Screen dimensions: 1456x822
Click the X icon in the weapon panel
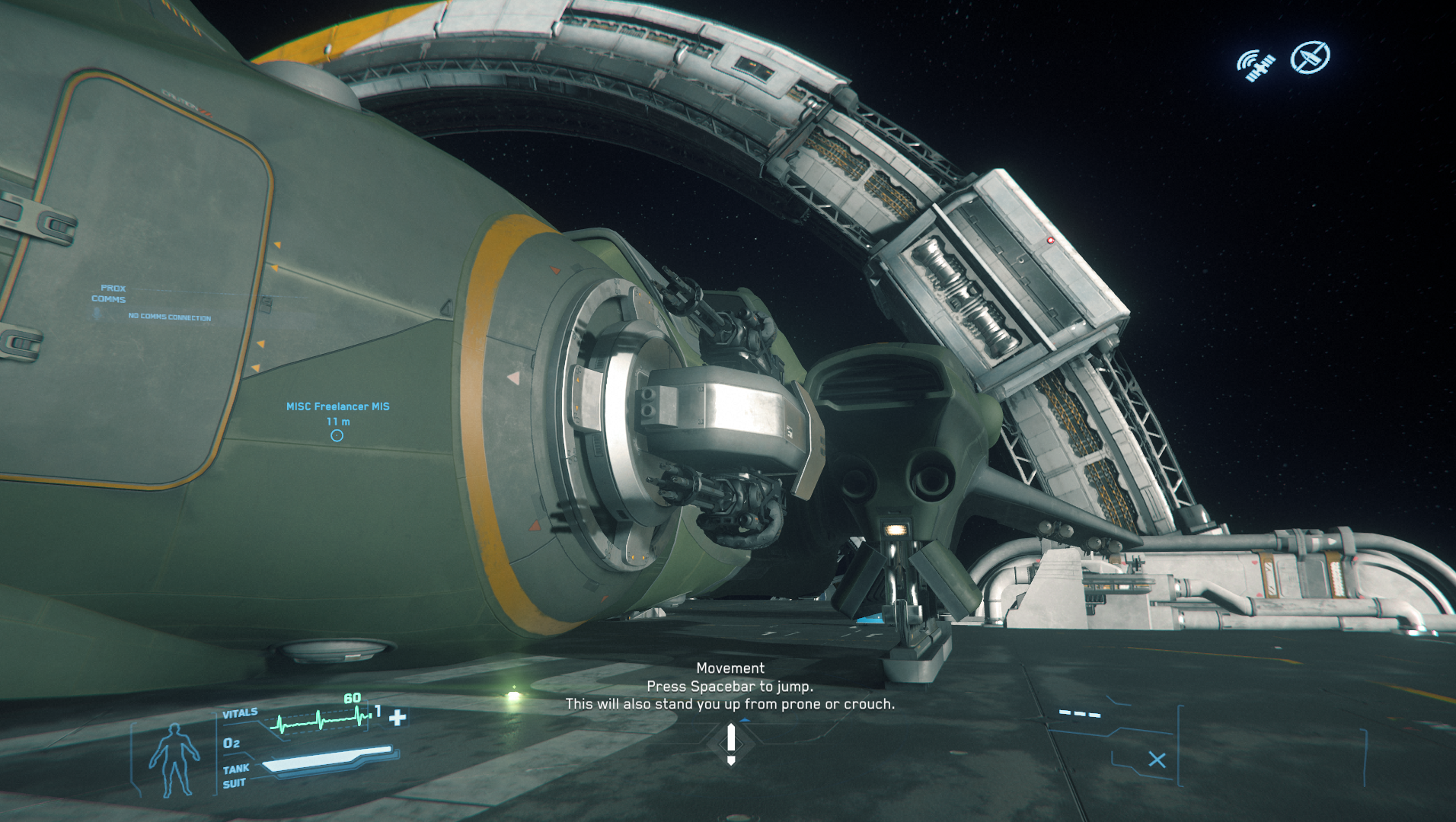(1157, 760)
